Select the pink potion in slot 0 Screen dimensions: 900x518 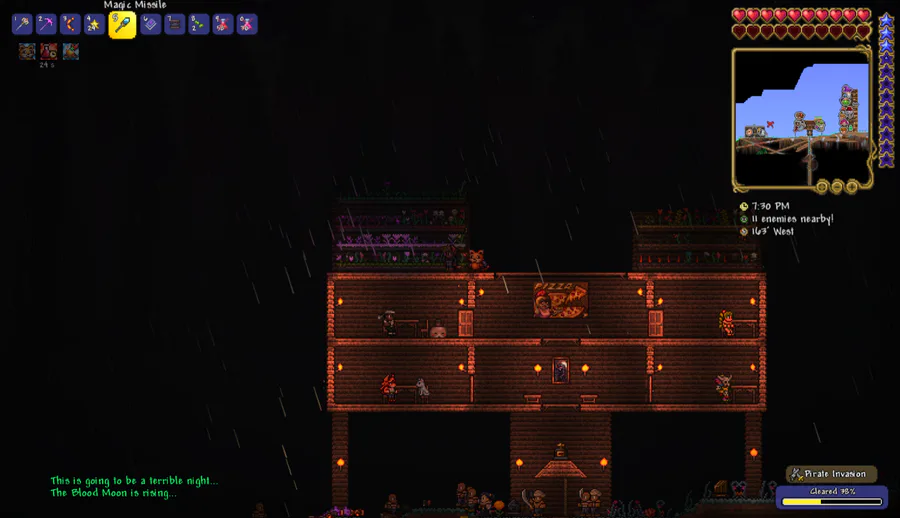pos(247,24)
